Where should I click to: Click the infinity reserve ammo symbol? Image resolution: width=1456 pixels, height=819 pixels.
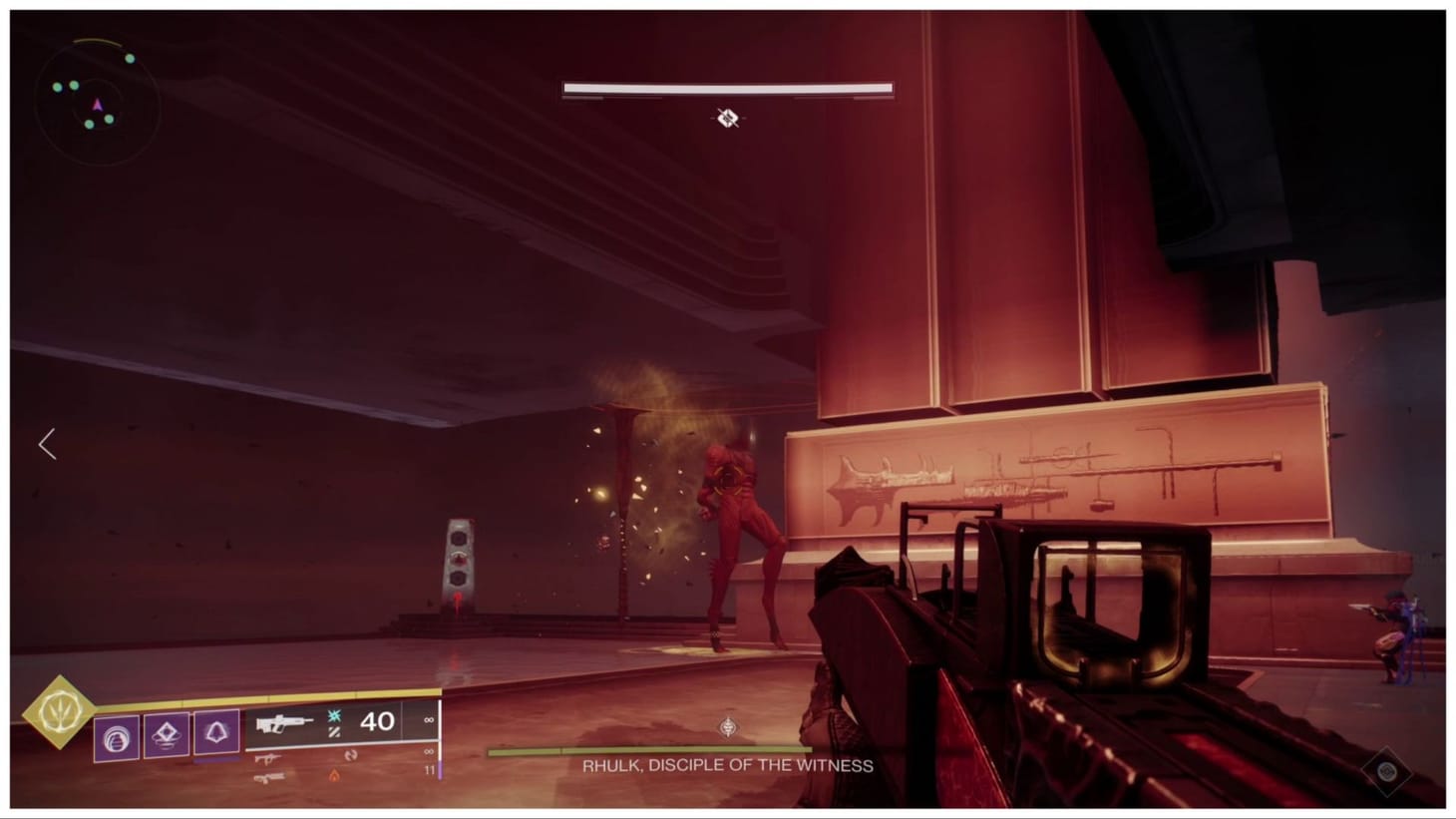click(x=428, y=722)
